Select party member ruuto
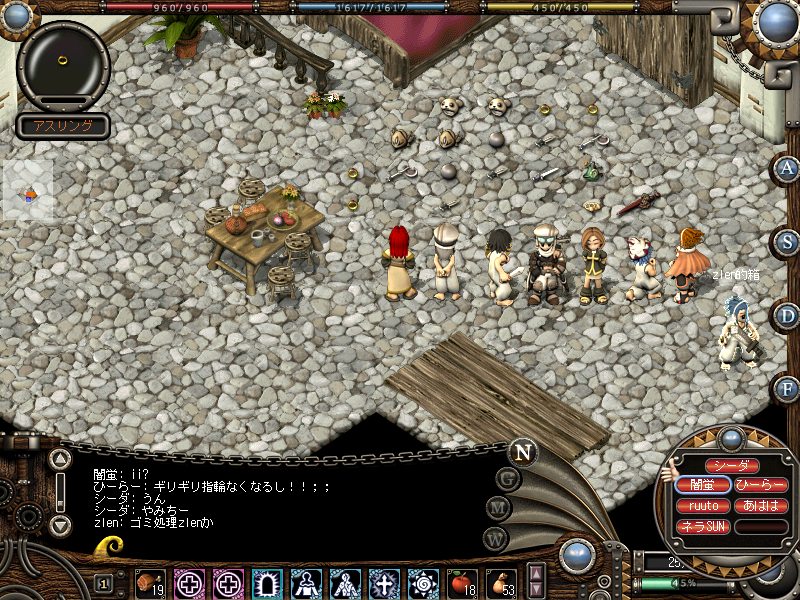The width and height of the screenshot is (800, 600). tap(704, 506)
